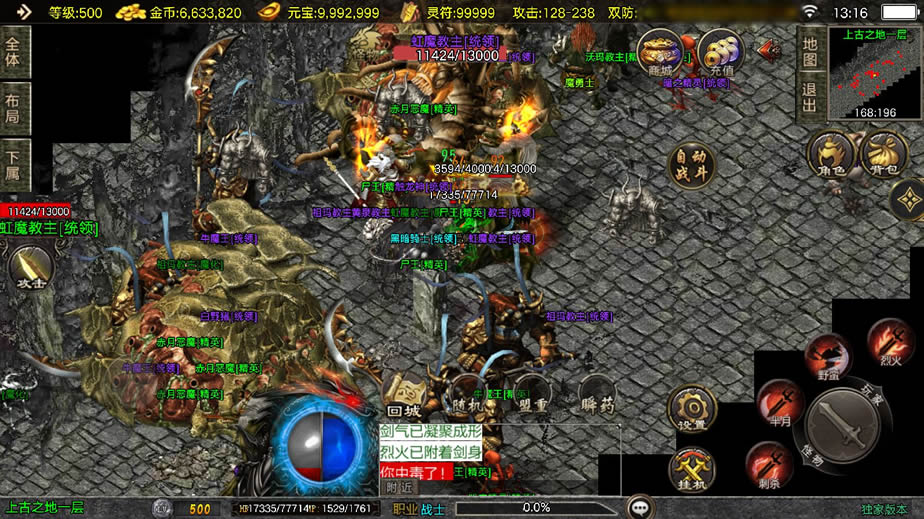Image resolution: width=924 pixels, height=519 pixels.
Task: Open the chat speech bubble button
Action: tap(639, 508)
